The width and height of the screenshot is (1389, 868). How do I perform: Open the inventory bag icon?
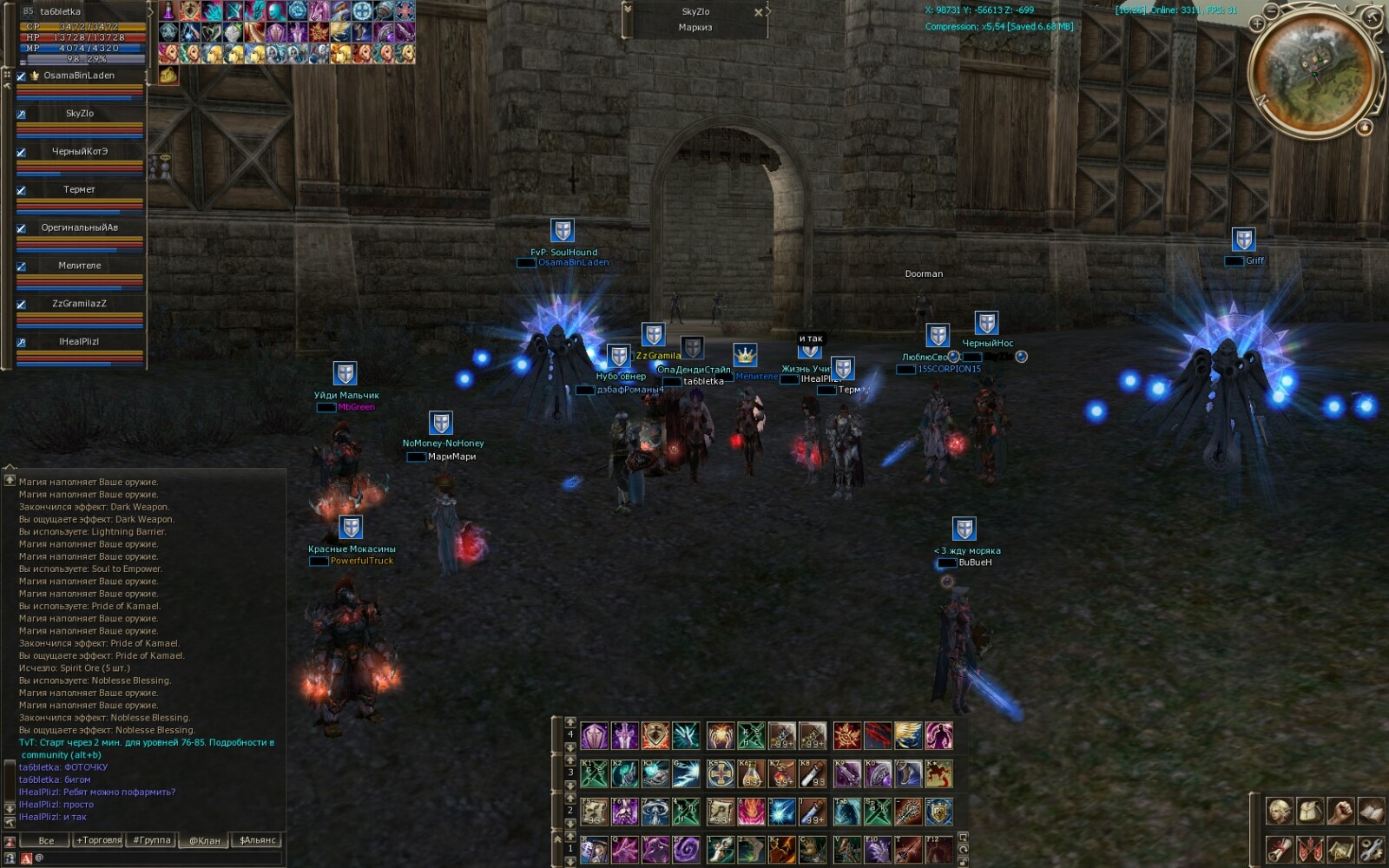1310,812
